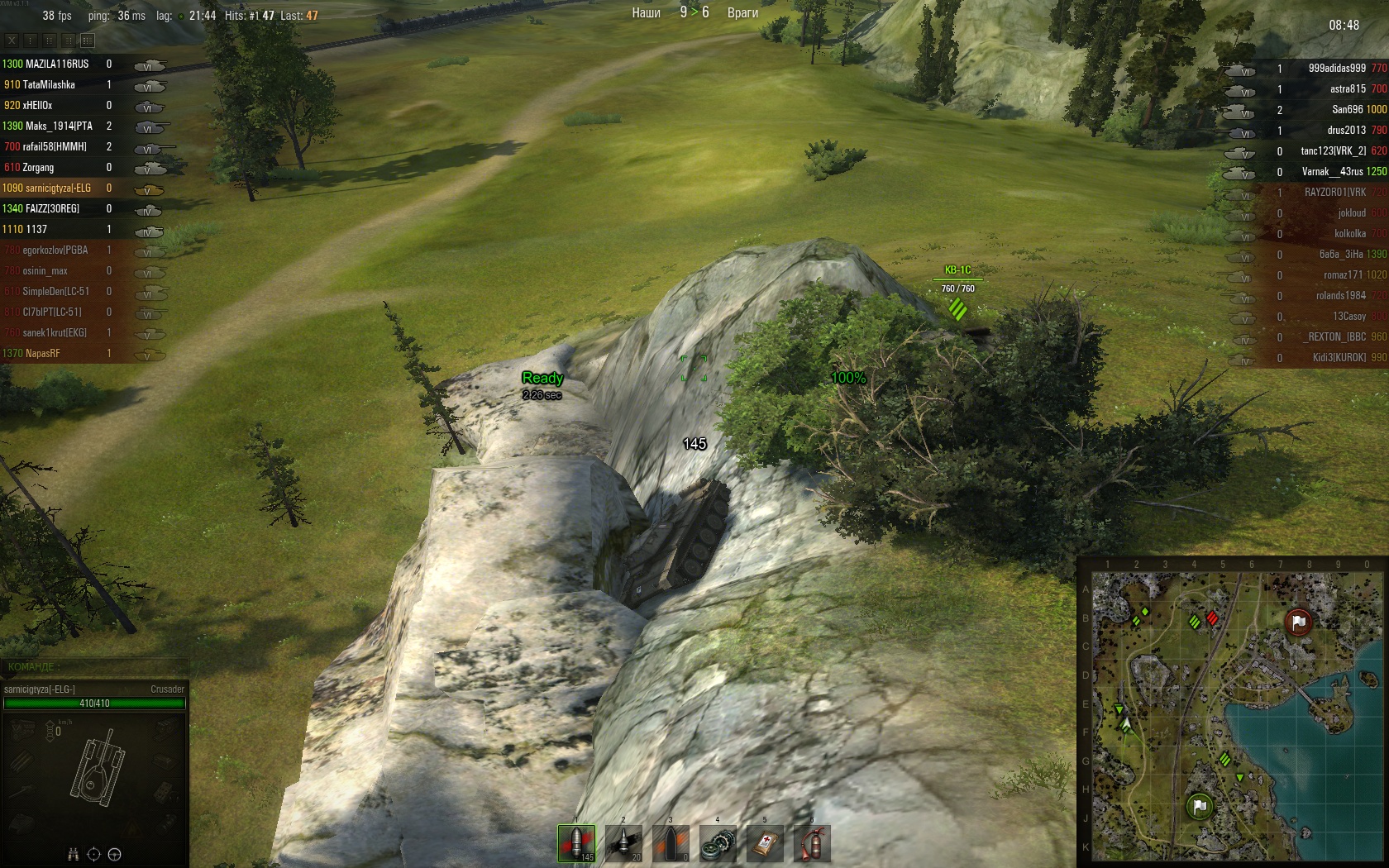Activate the fire extinguisher consumable
1389x868 pixels.
point(812,843)
